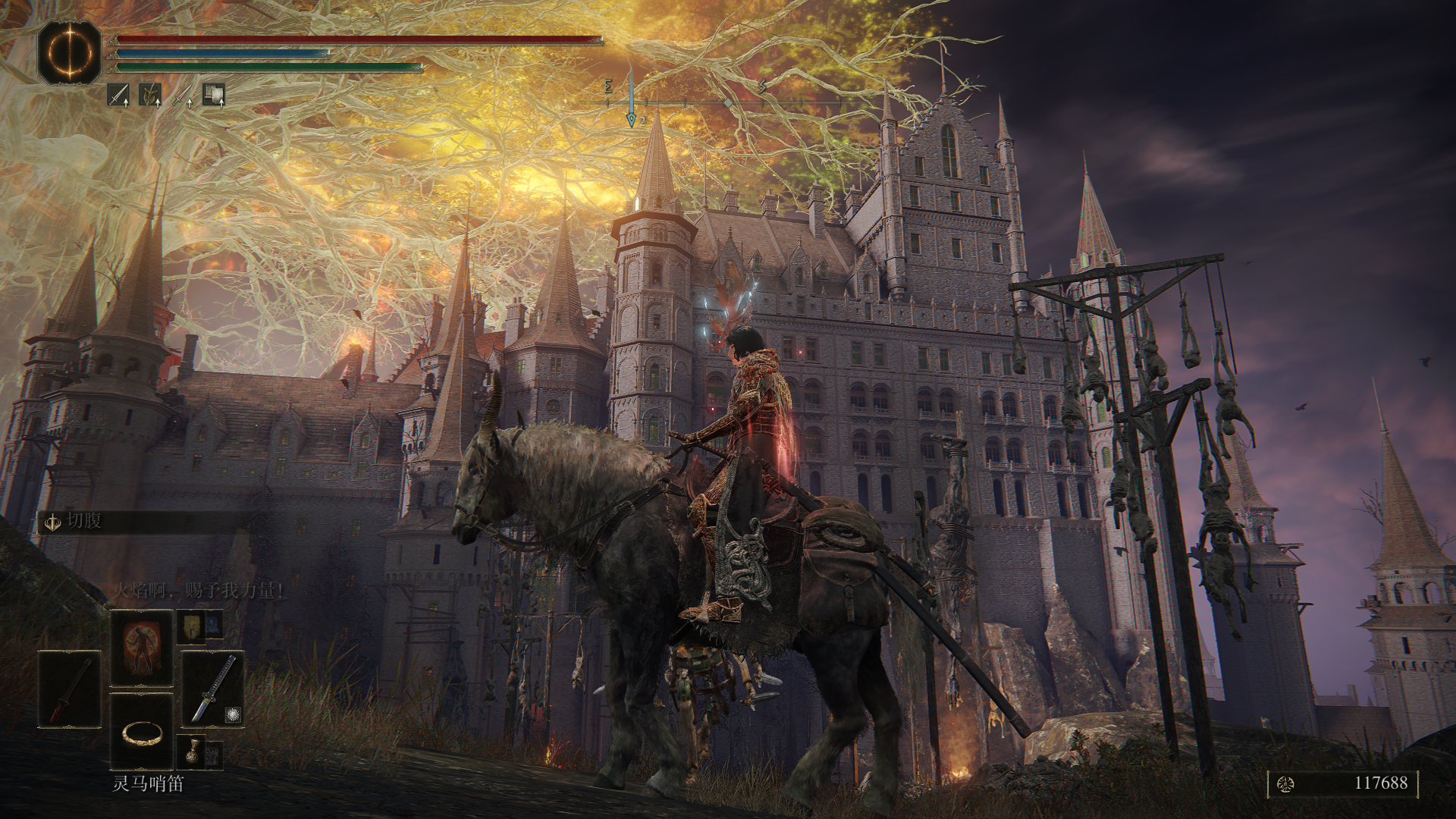Select the steel katana in the right-hand slot
1456x819 pixels.
pos(212,689)
